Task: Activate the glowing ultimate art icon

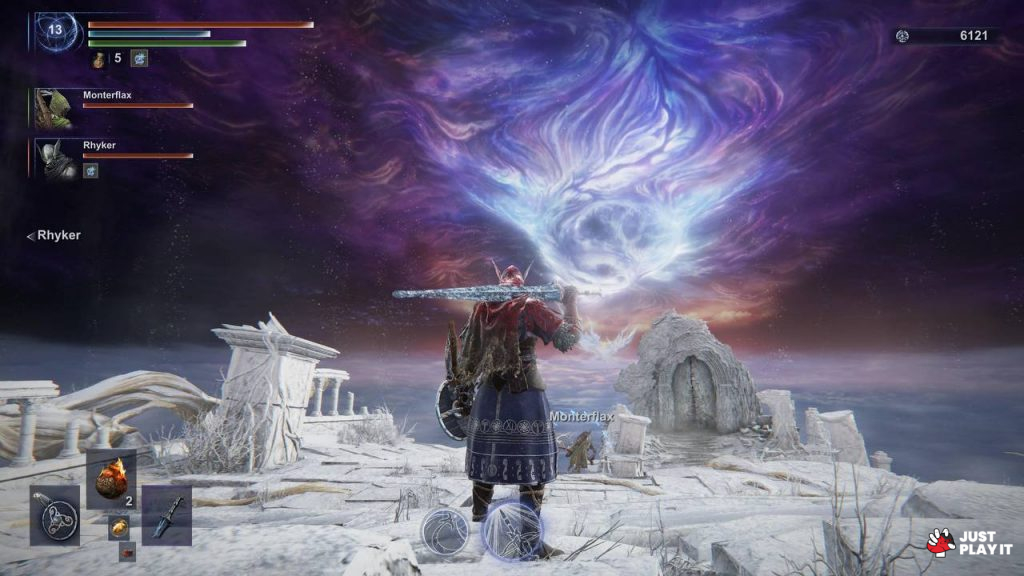Action: (511, 529)
